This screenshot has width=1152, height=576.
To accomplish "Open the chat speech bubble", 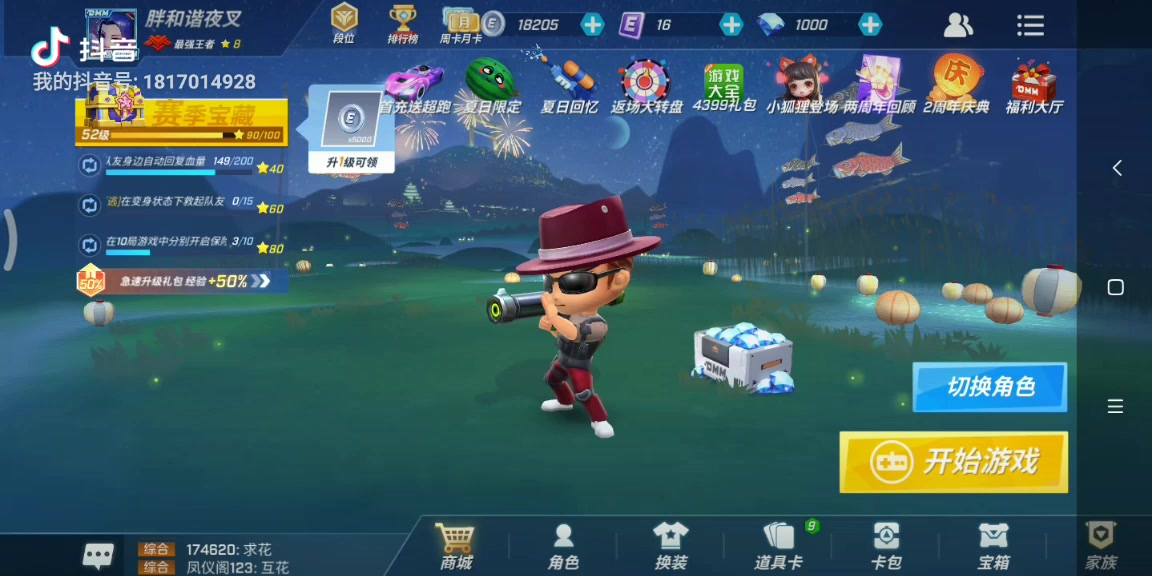I will tap(98, 555).
